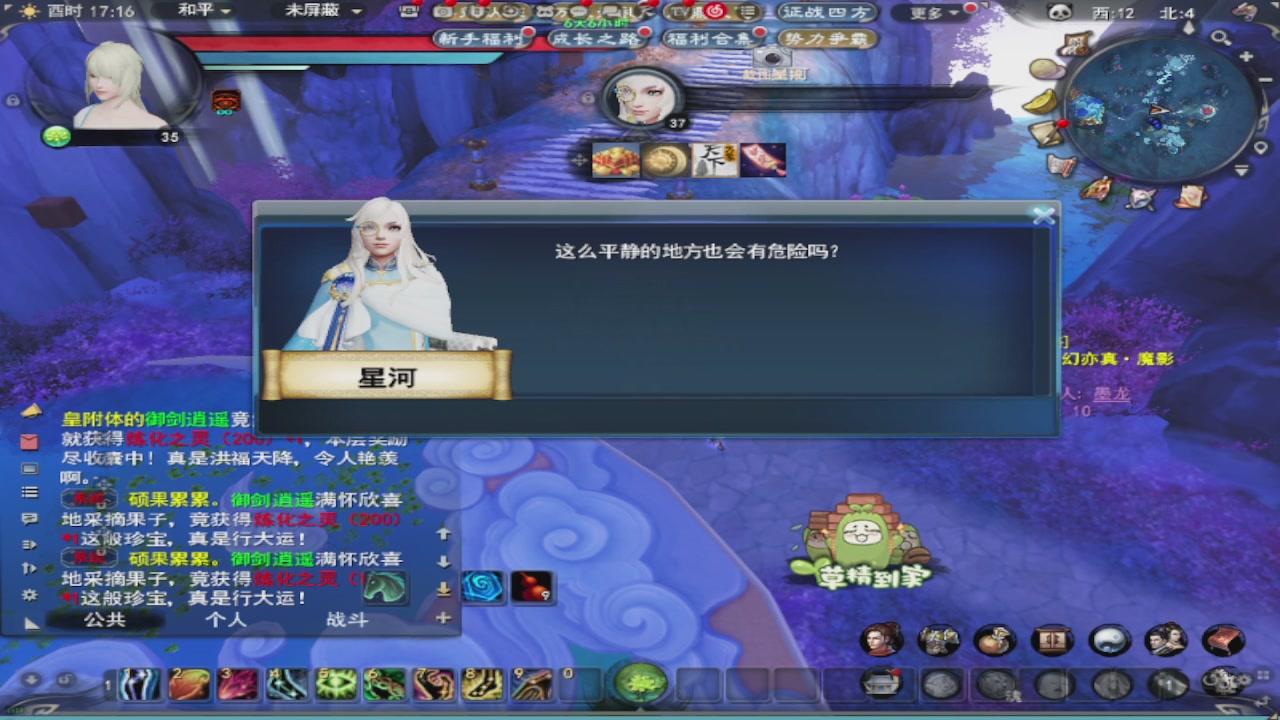
Task: Open the couple social icon near bottom right
Action: click(1167, 640)
